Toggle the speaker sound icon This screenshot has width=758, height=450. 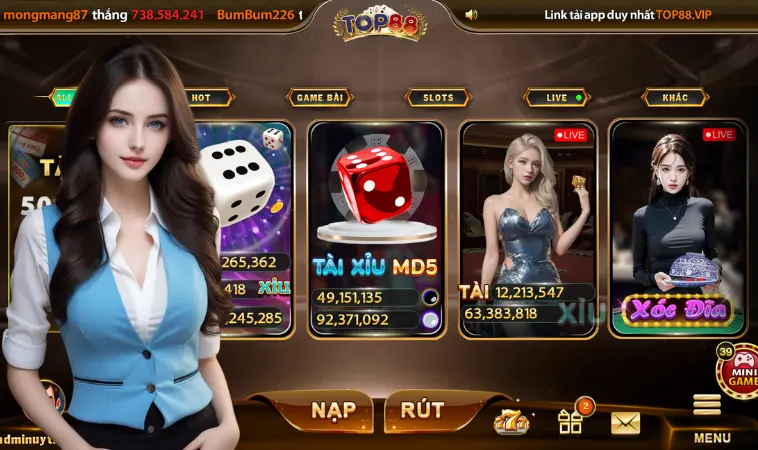[471, 15]
